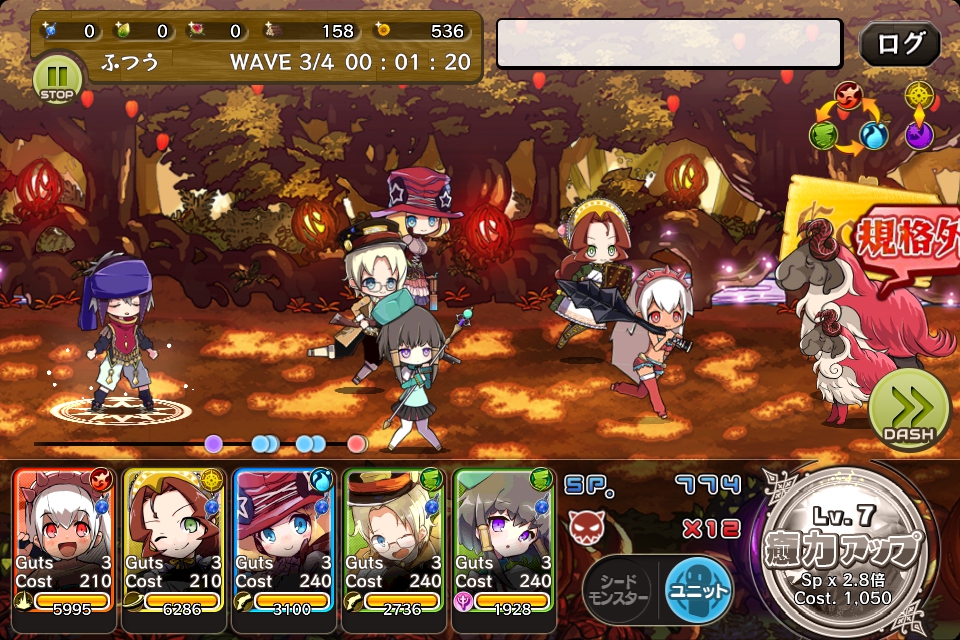
Task: Activate the green DASH button
Action: click(908, 408)
